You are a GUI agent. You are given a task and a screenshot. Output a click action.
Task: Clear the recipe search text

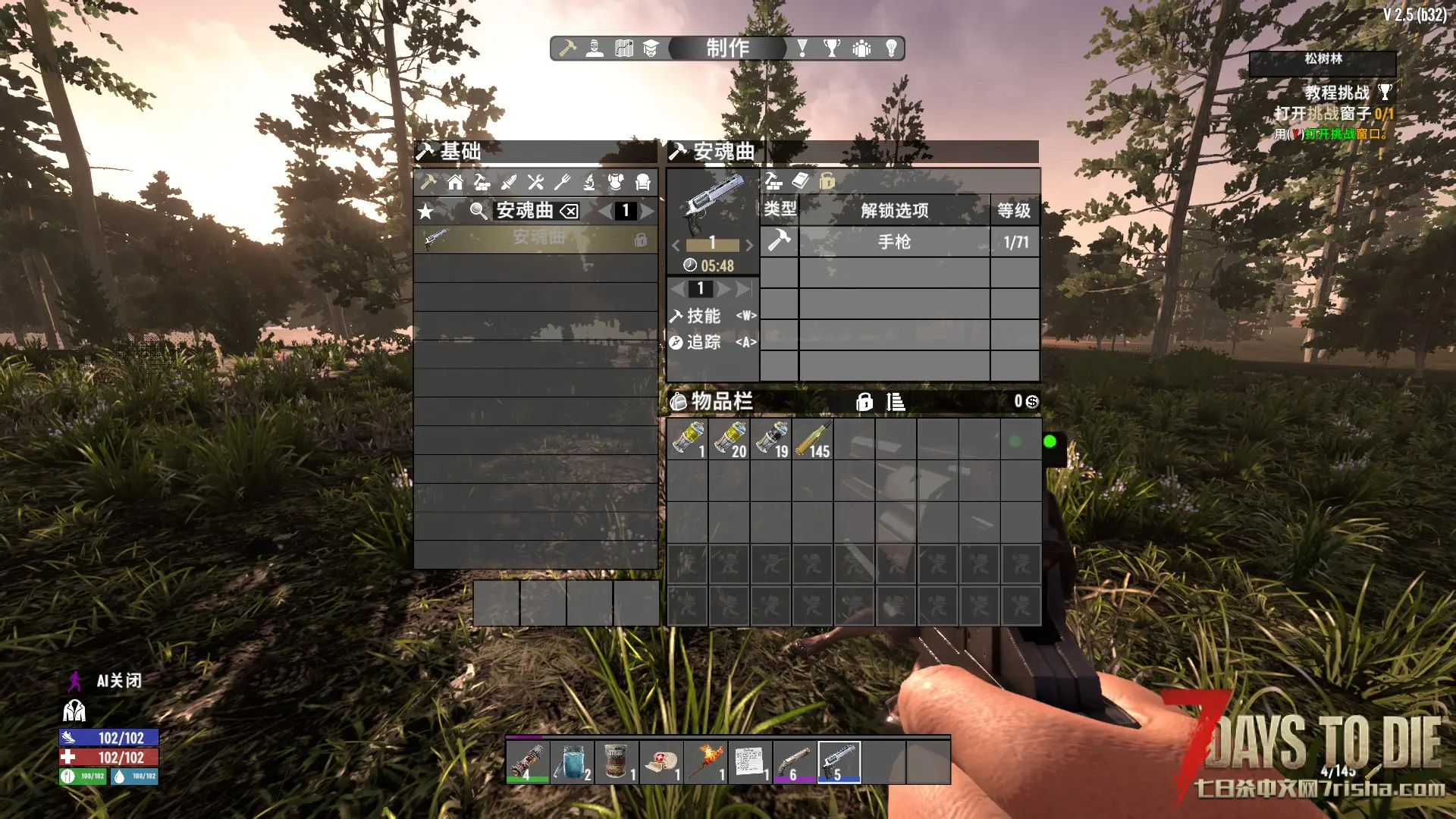pyautogui.click(x=569, y=211)
